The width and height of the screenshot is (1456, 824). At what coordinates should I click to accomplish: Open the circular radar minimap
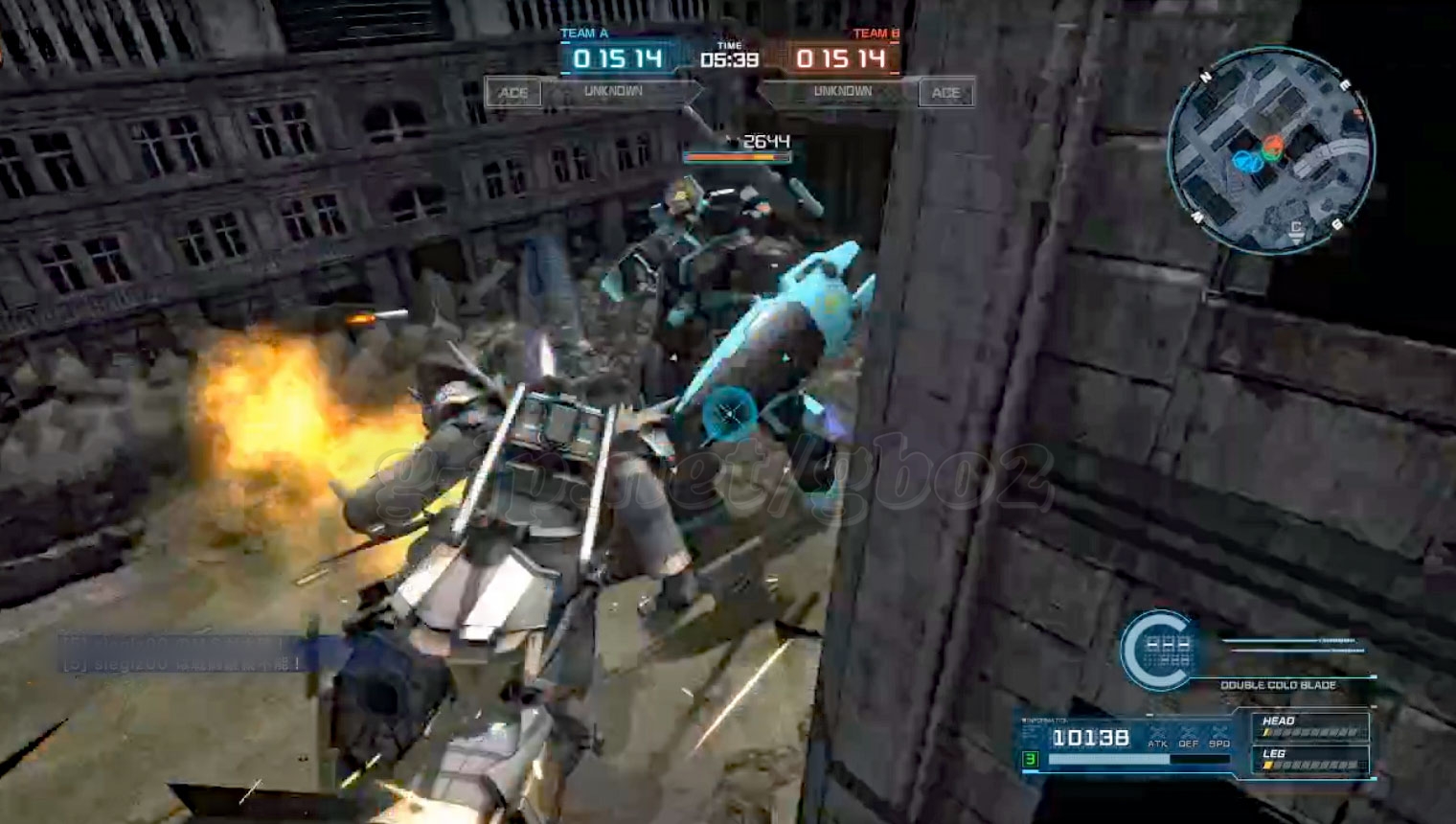(x=1271, y=151)
